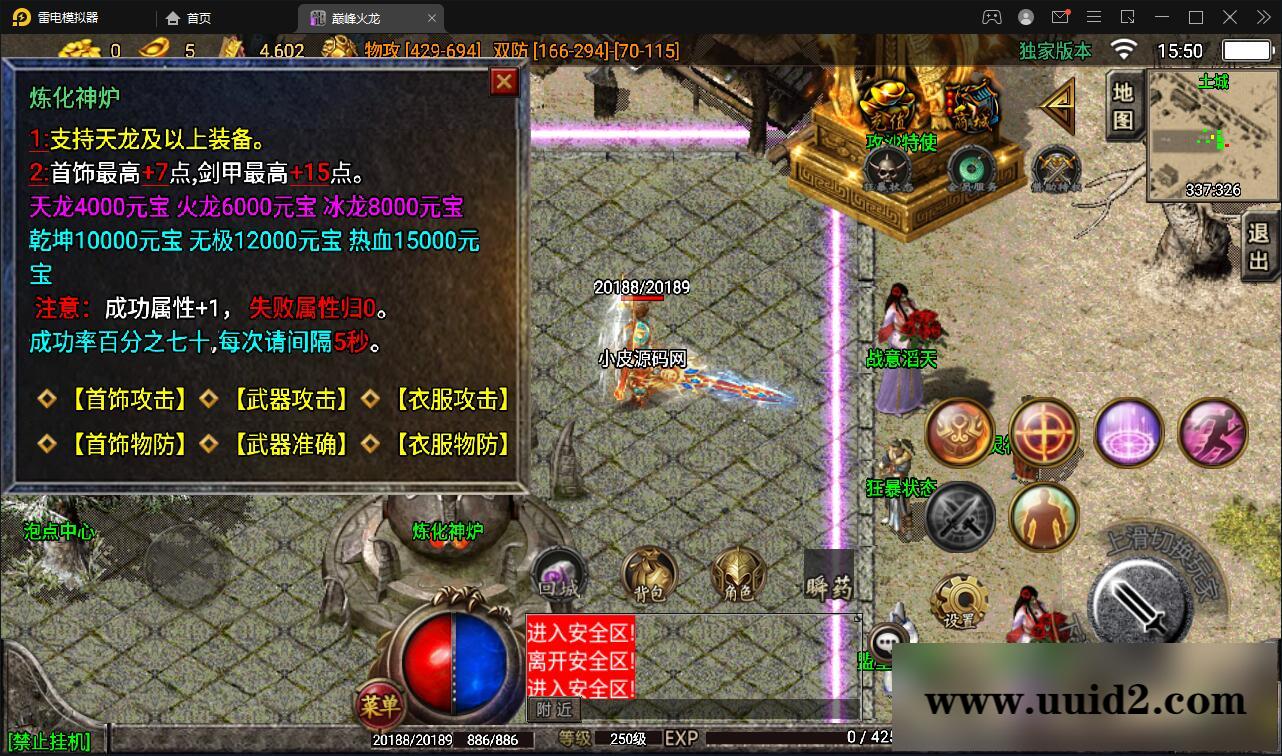Toggle the 狂暴状态 berserk skill

[x=958, y=517]
